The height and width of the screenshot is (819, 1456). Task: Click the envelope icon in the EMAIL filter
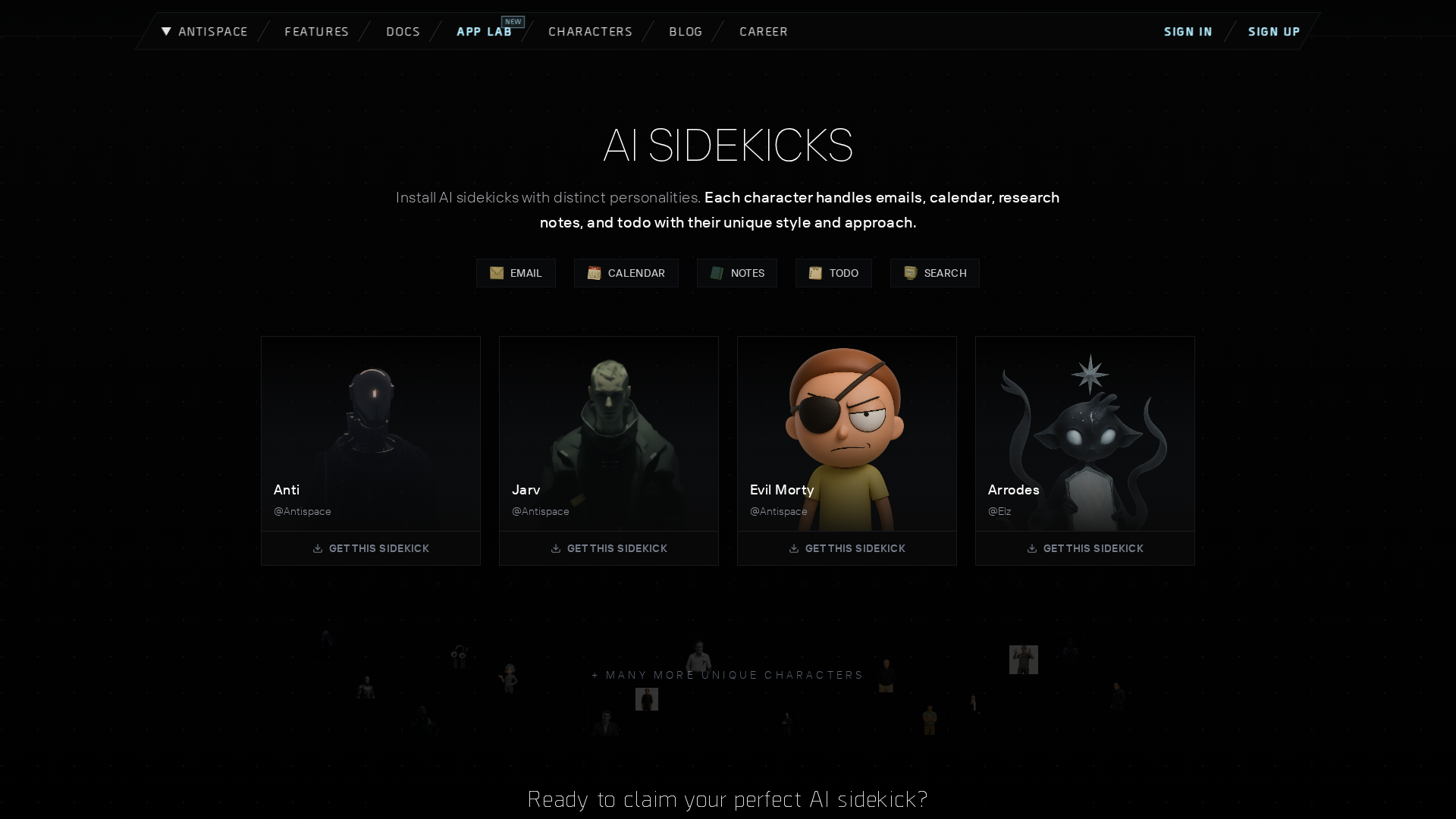497,273
